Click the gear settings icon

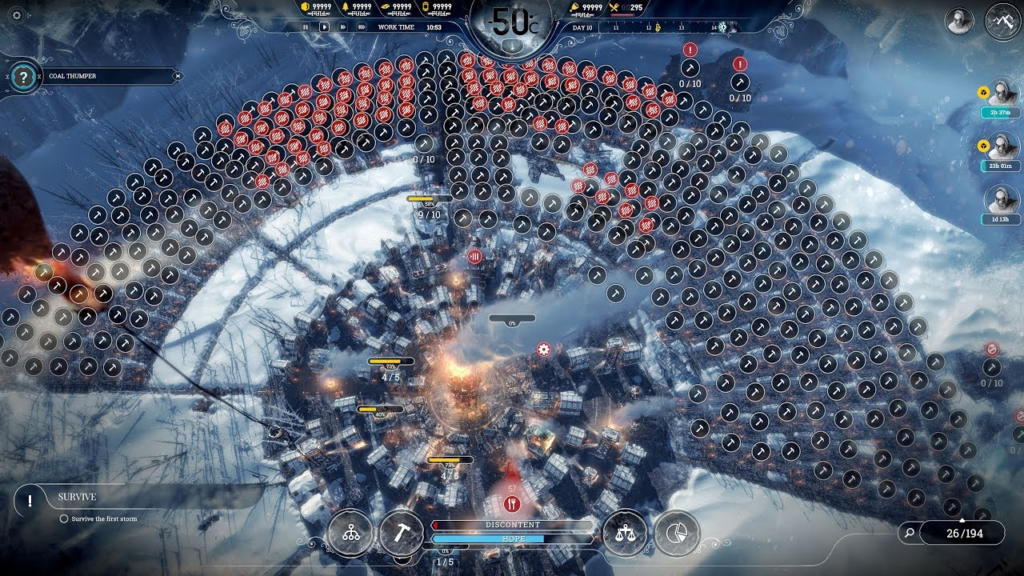click(15, 15)
